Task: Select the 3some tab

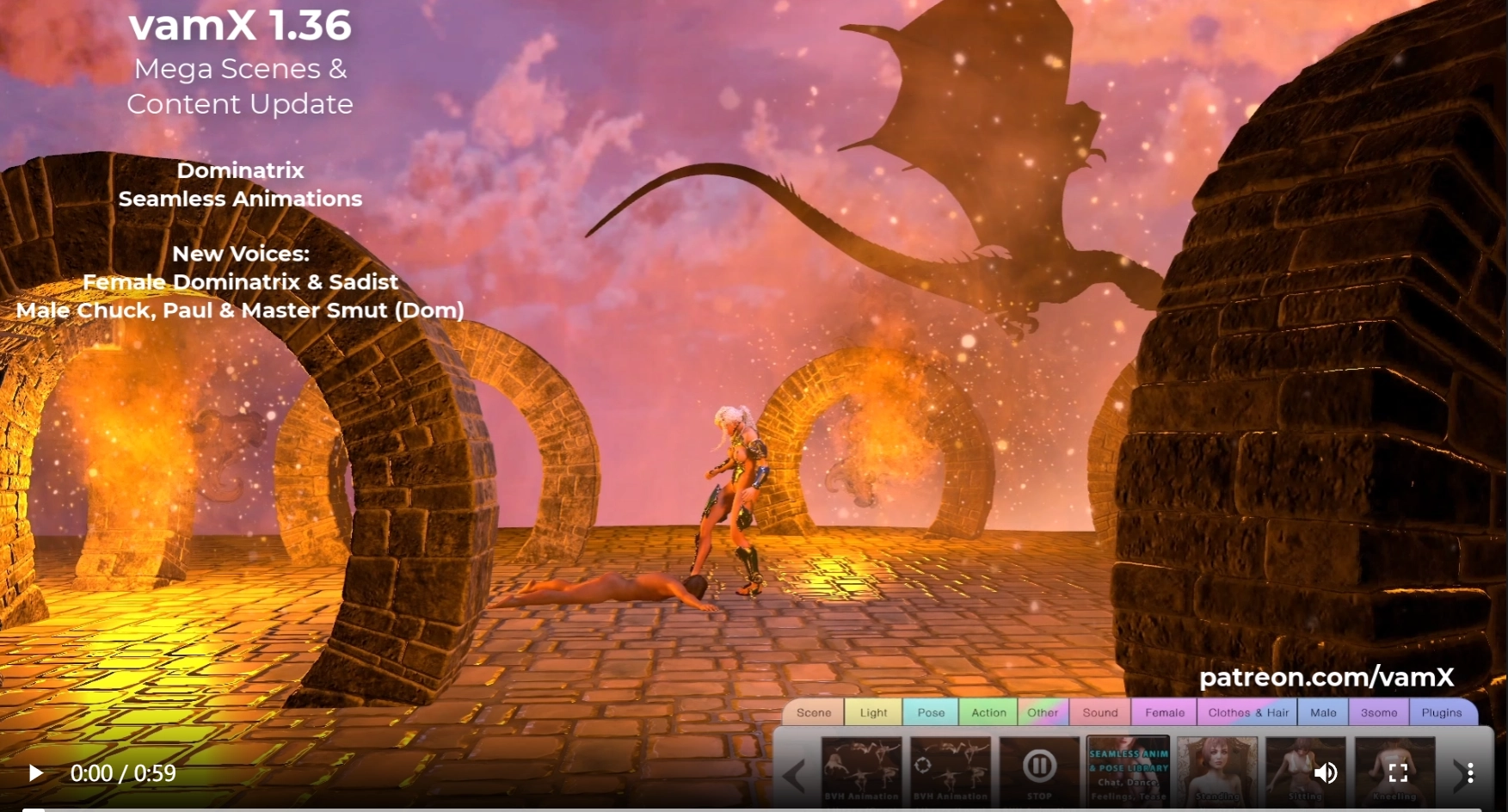Action: click(1379, 712)
